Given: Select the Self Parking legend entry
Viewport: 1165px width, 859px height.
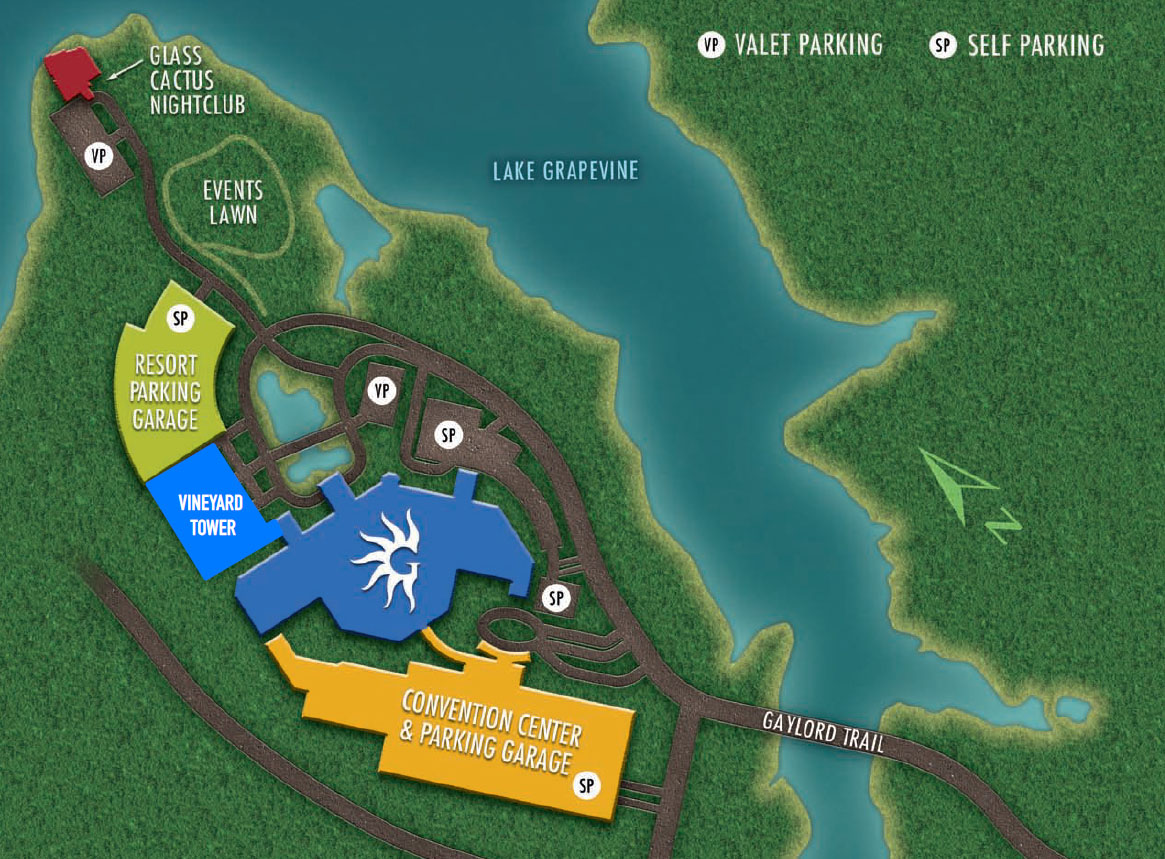Looking at the screenshot, I should [x=1018, y=46].
